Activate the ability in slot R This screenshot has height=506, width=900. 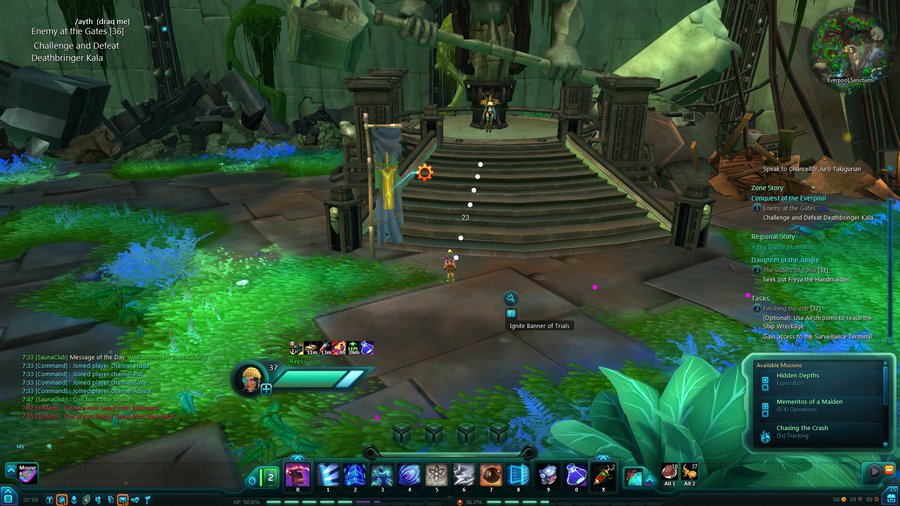(298, 475)
